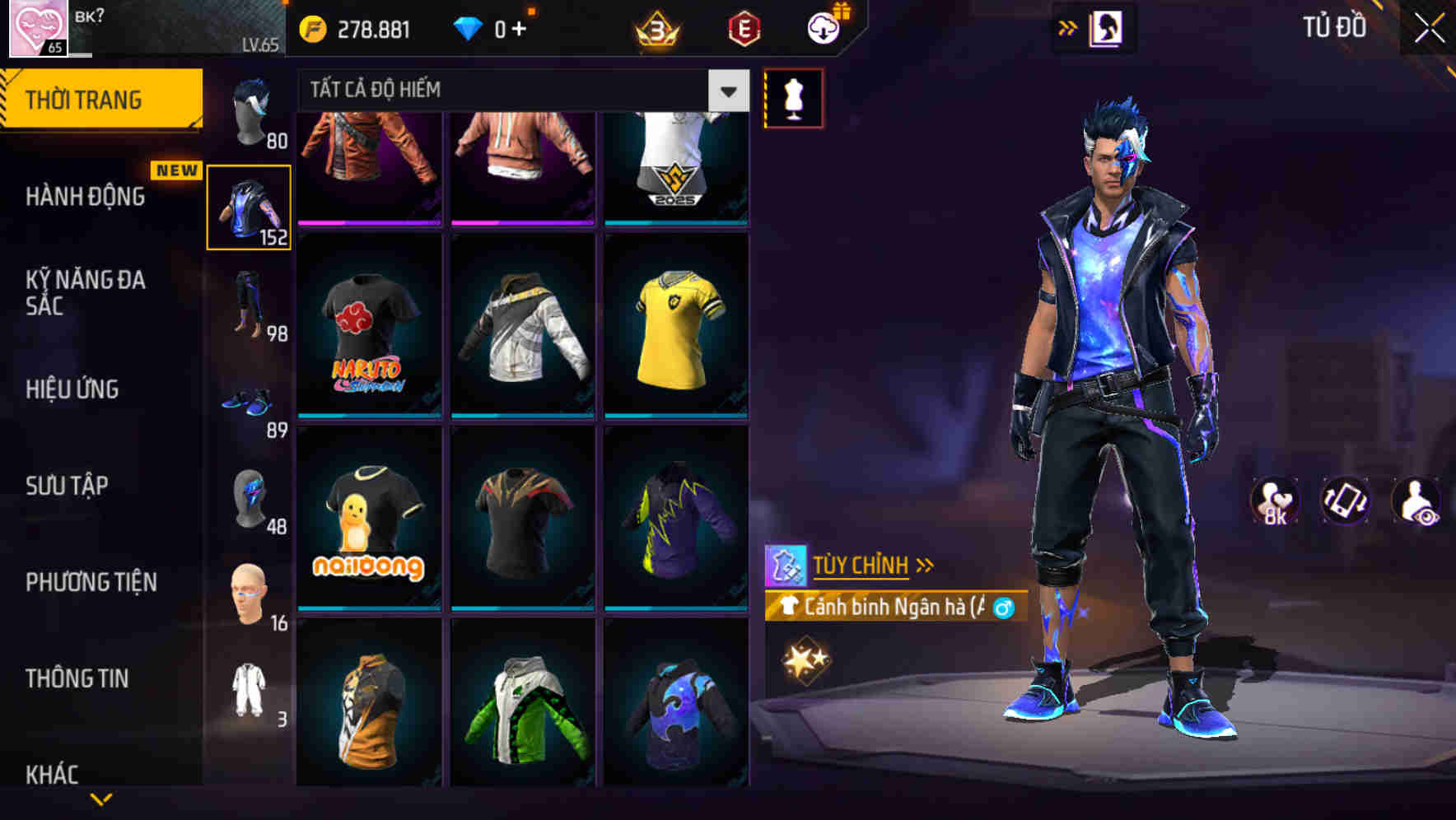Select the Naruto Shippuden shirt thumbnail
The width and height of the screenshot is (1456, 820).
(x=367, y=329)
